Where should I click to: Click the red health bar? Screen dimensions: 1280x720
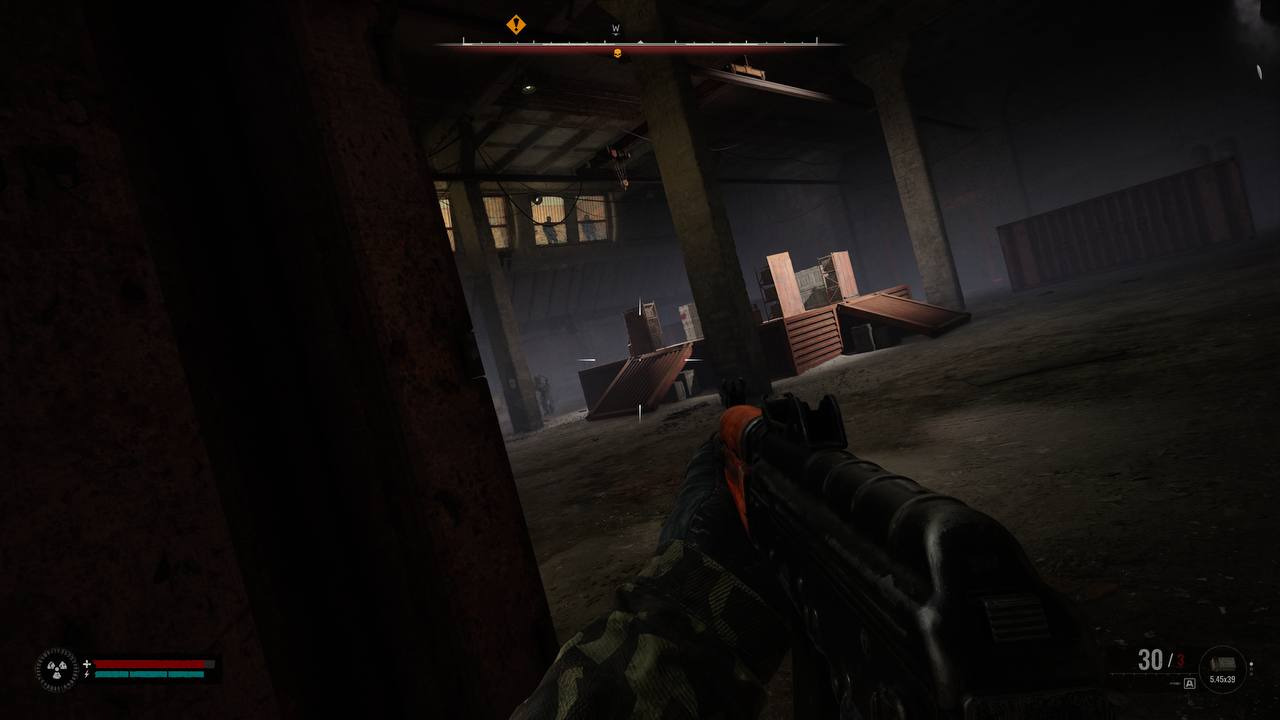[x=149, y=663]
